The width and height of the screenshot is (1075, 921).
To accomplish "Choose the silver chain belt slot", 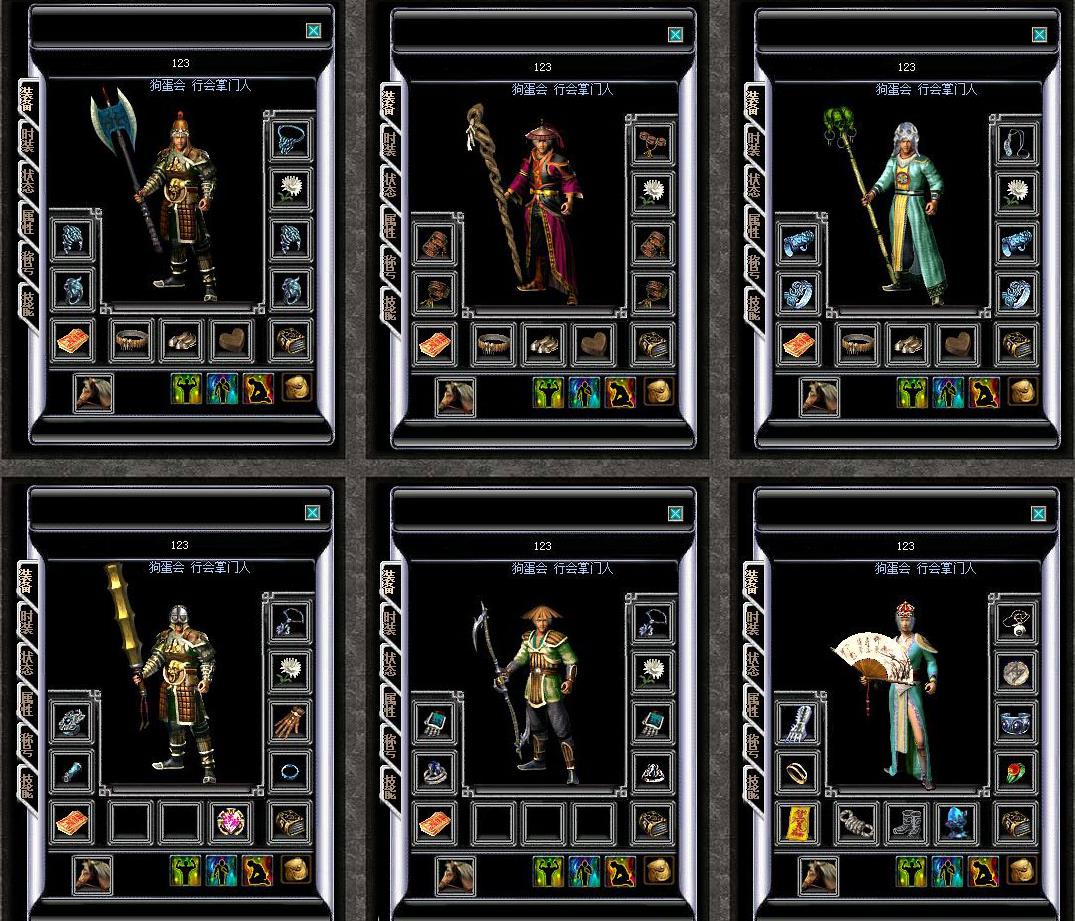I will [857, 823].
